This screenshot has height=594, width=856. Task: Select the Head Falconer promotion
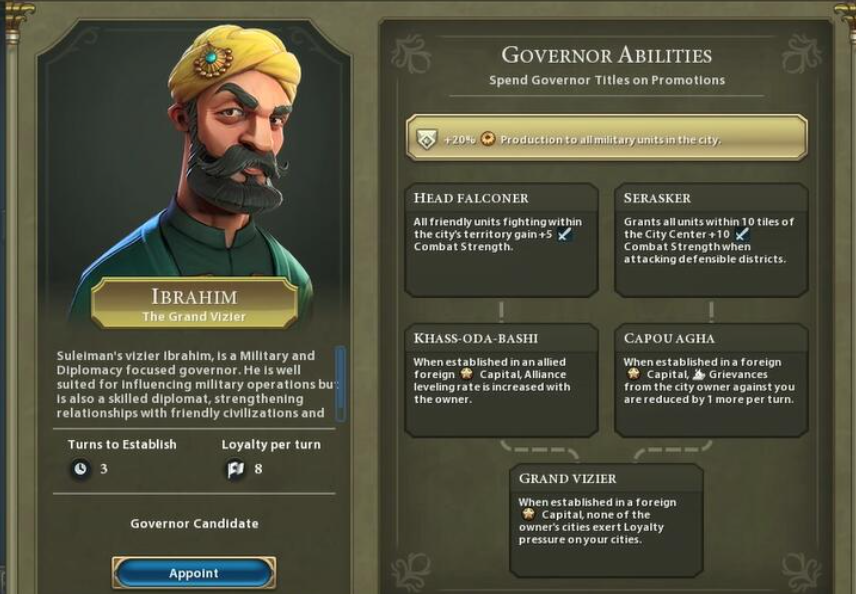[501, 239]
